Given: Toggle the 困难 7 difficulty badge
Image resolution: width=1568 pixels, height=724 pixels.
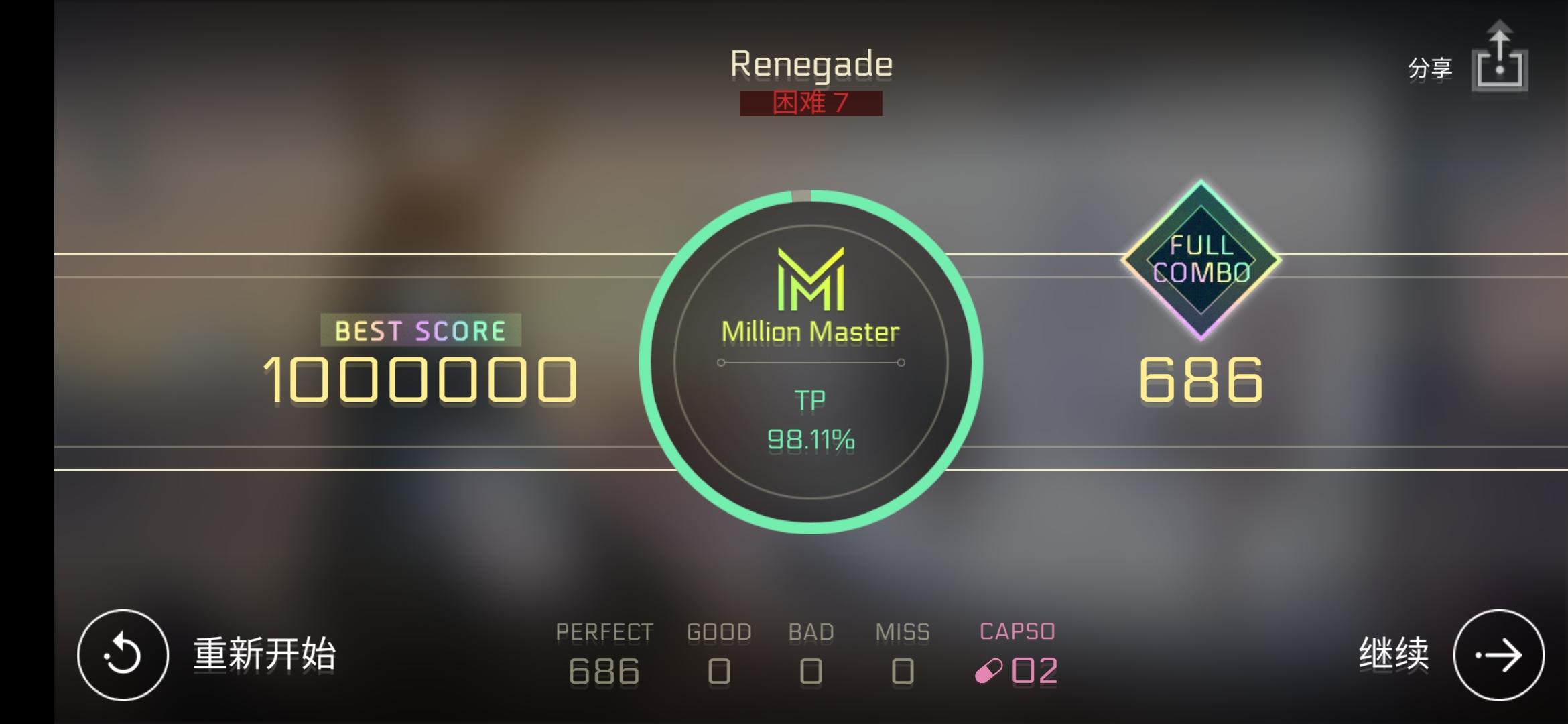Looking at the screenshot, I should (x=809, y=104).
